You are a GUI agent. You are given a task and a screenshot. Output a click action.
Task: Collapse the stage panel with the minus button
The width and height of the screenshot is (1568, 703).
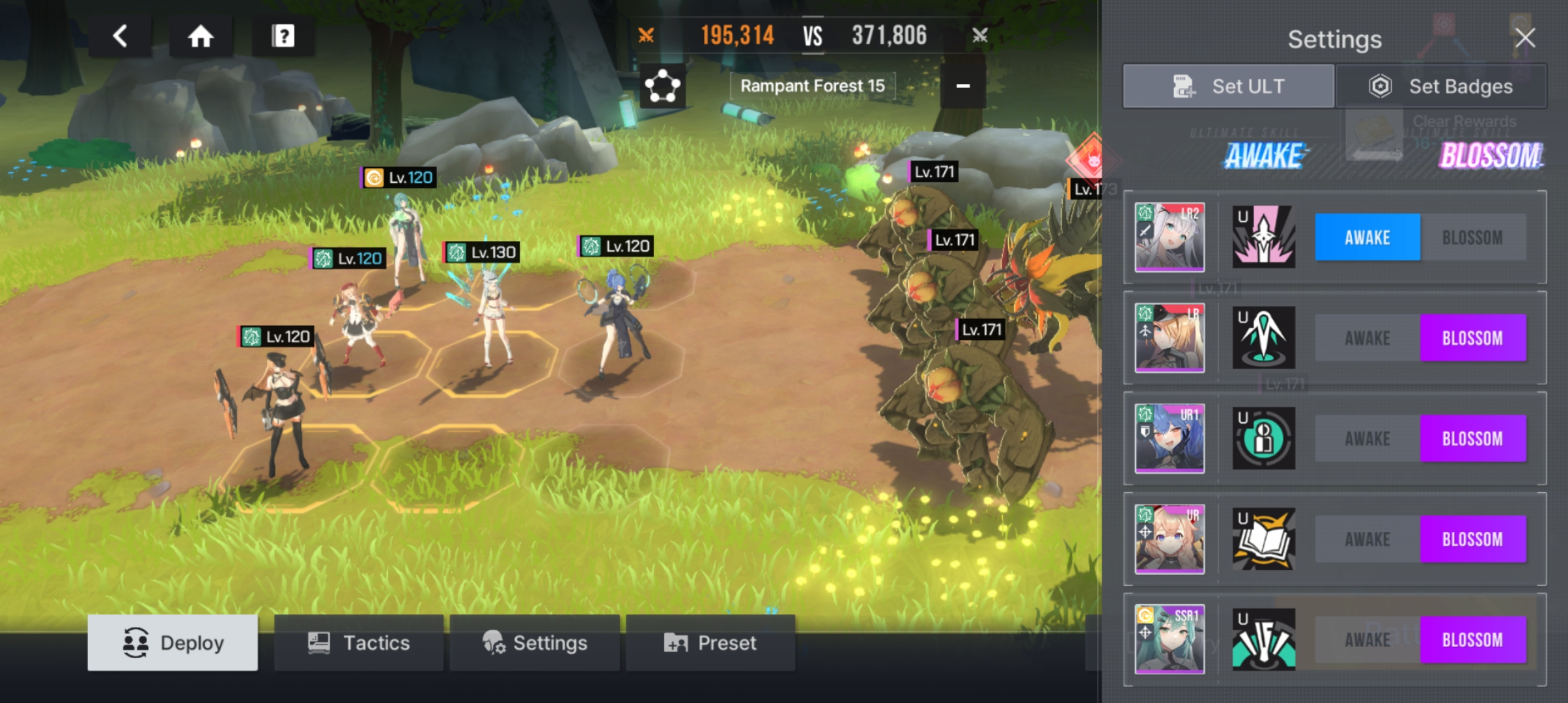coord(962,86)
